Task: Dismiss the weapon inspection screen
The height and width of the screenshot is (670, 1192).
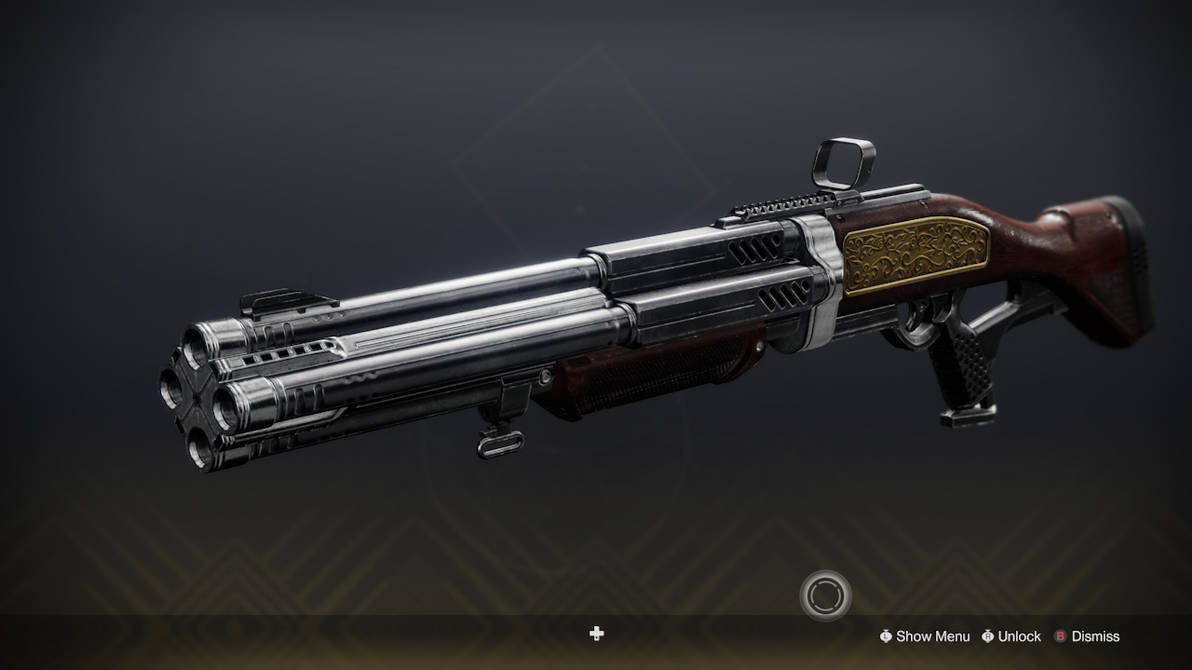Action: click(1087, 636)
